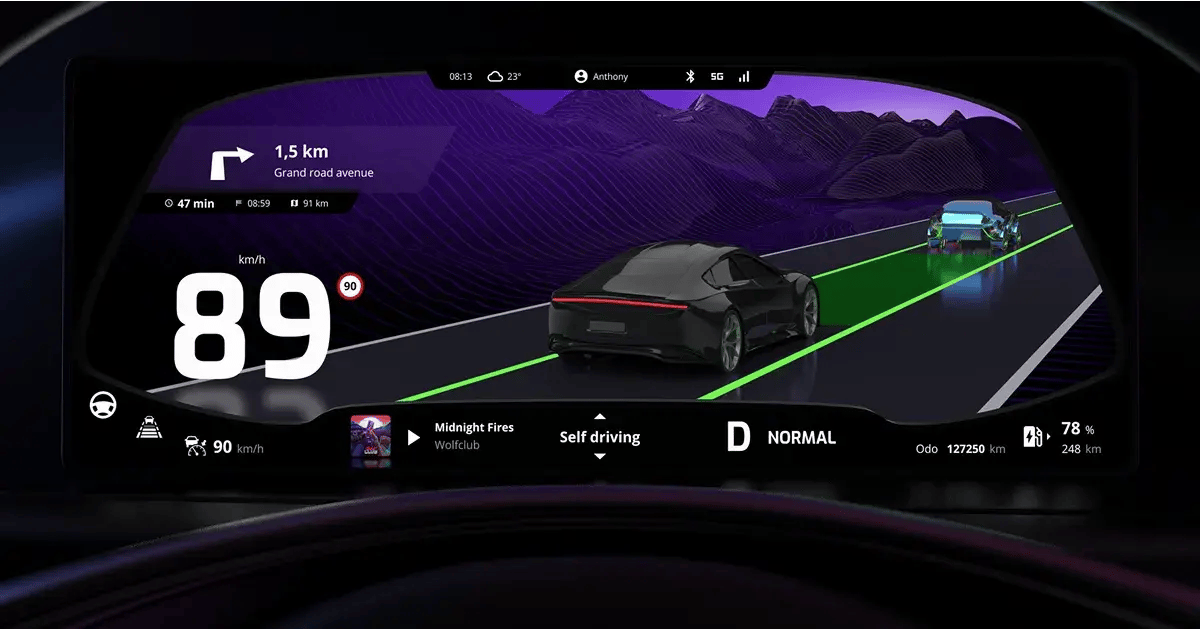Open the battery charging station icon
Viewport: 1200px width, 629px height.
[1032, 437]
